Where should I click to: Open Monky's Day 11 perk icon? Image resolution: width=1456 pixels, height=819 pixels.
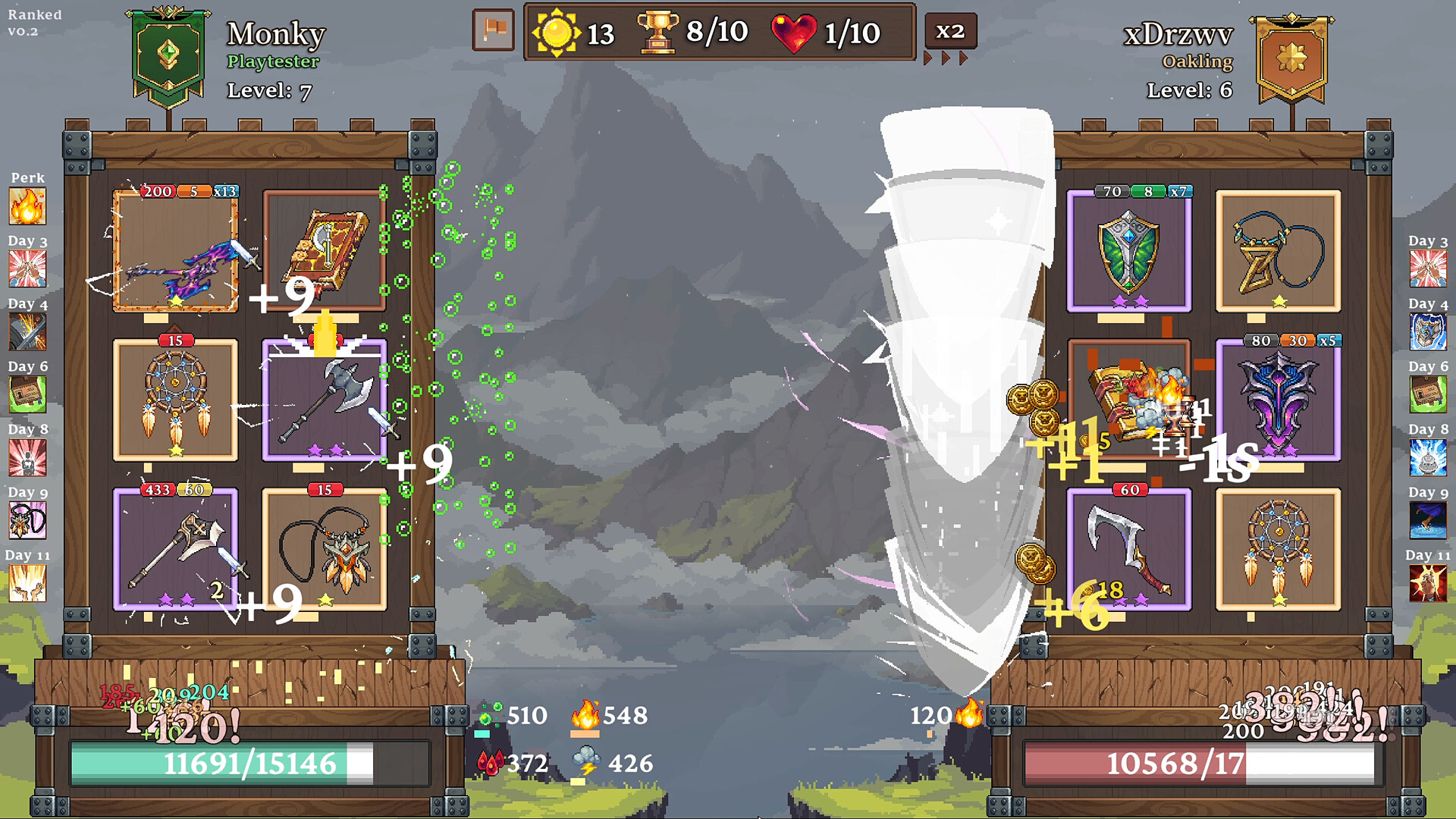27,583
